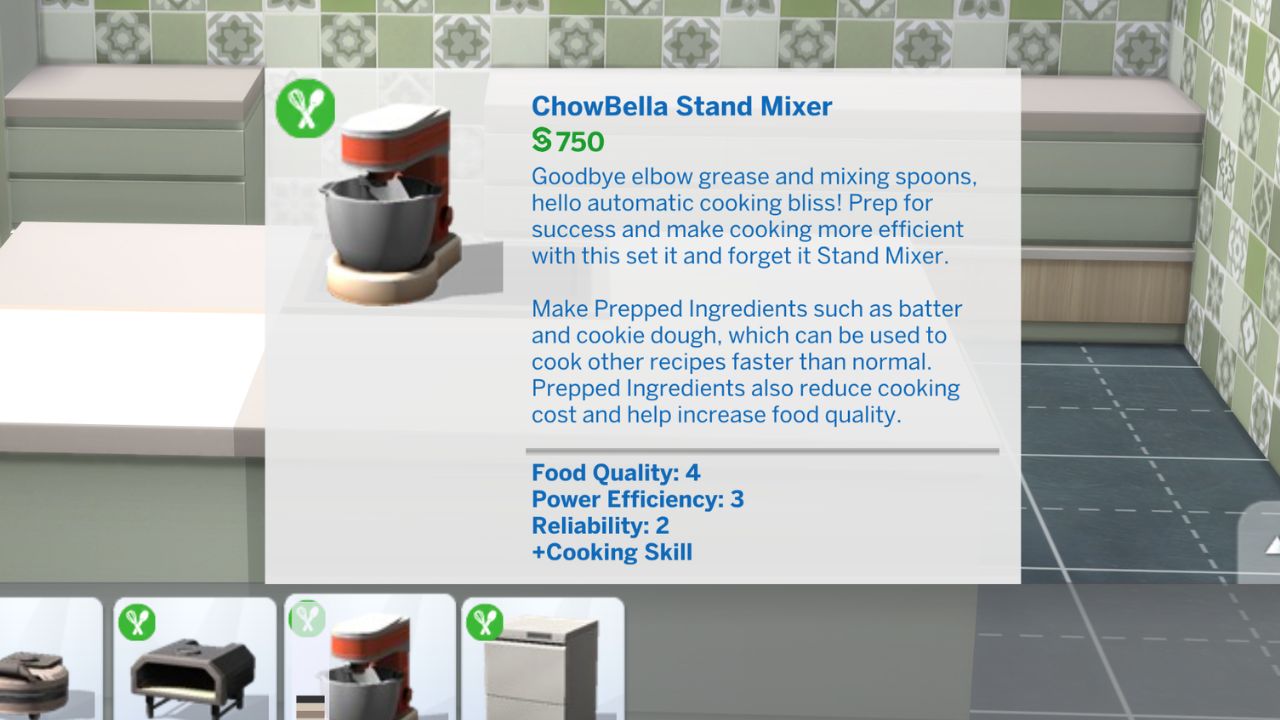Click the cooking icon on the dishwasher thumbnail
Image resolution: width=1280 pixels, height=720 pixels.
click(483, 619)
